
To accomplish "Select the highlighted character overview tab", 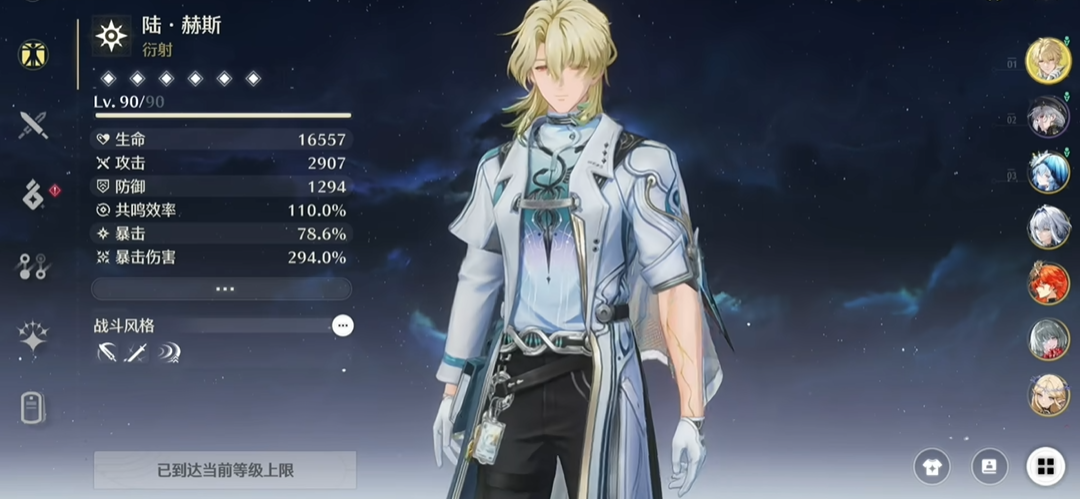I will click(x=34, y=54).
